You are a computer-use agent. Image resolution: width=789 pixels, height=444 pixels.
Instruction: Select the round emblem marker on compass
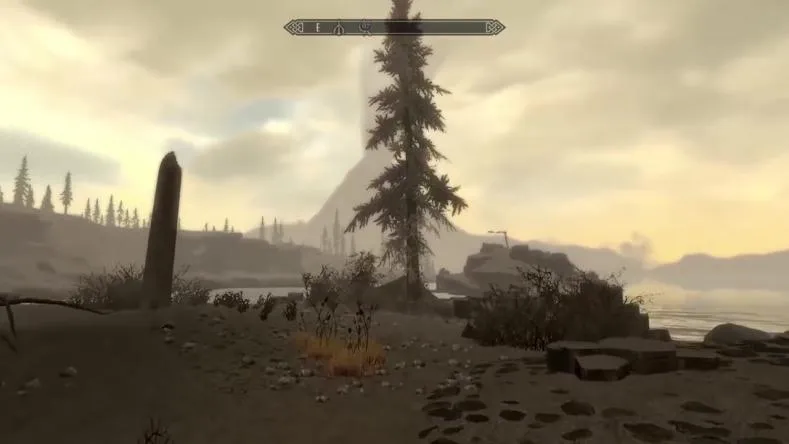coord(365,27)
